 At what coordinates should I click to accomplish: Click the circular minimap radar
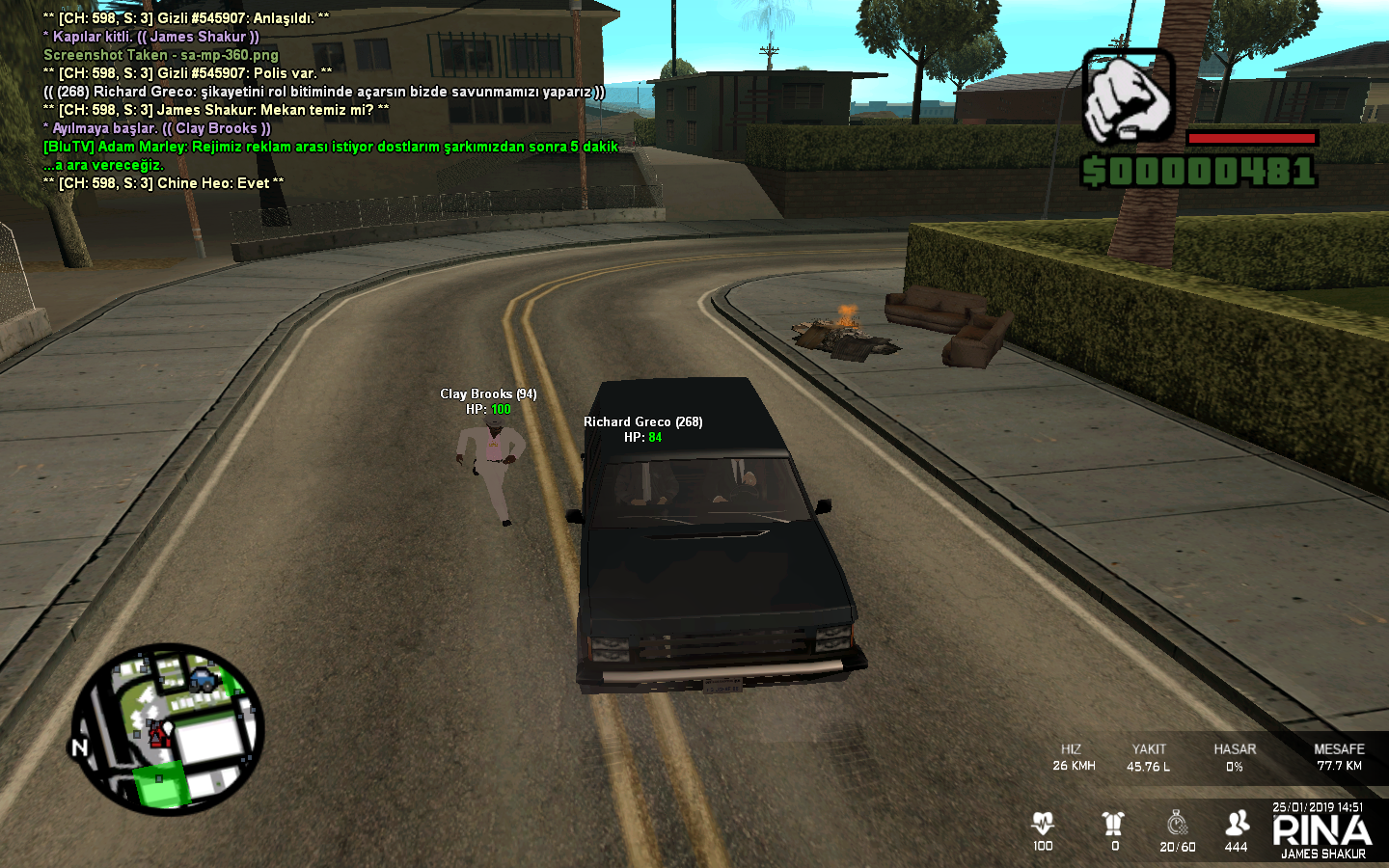pyautogui.click(x=167, y=728)
